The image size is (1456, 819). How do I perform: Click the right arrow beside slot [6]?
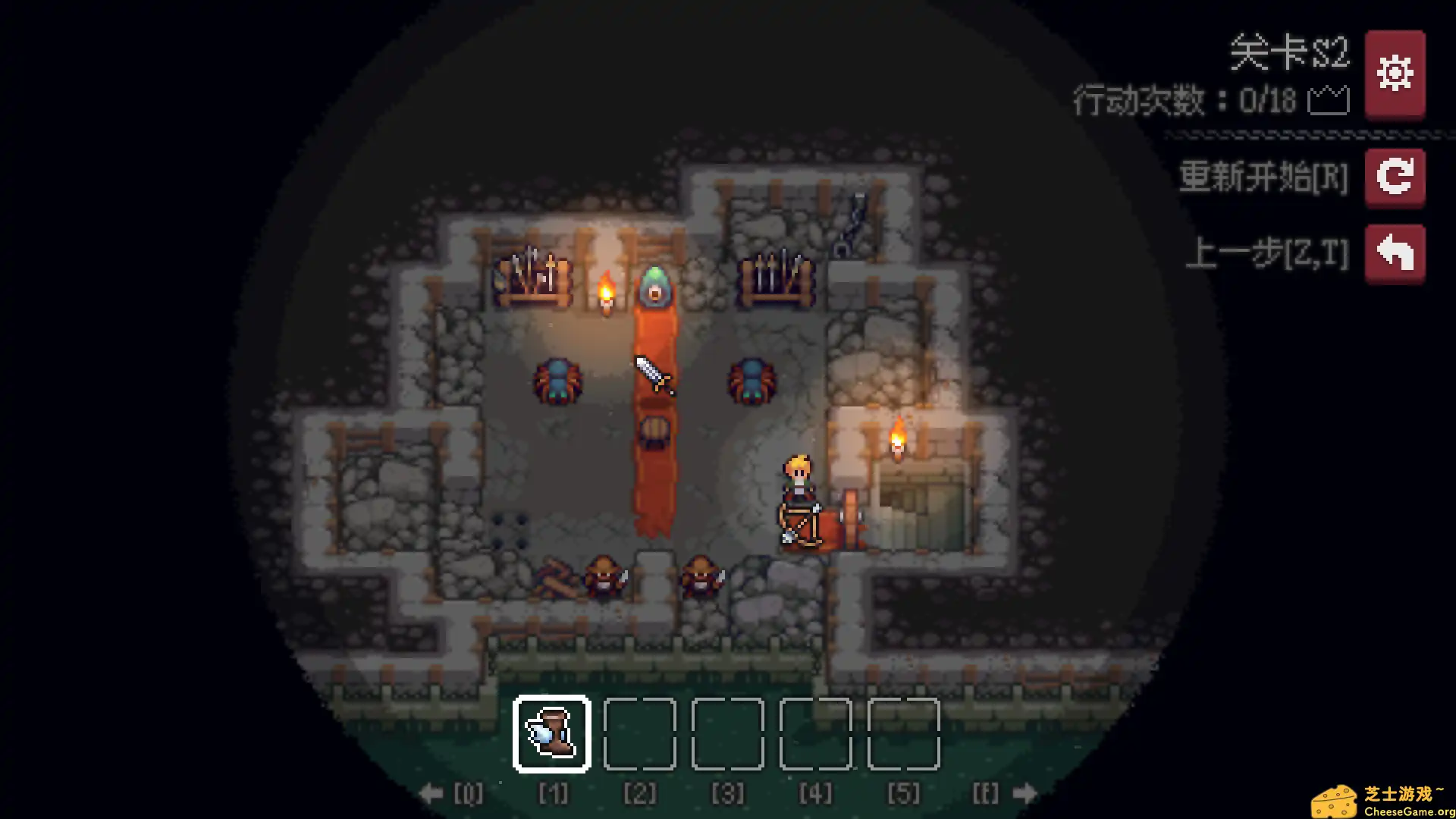[x=1026, y=793]
